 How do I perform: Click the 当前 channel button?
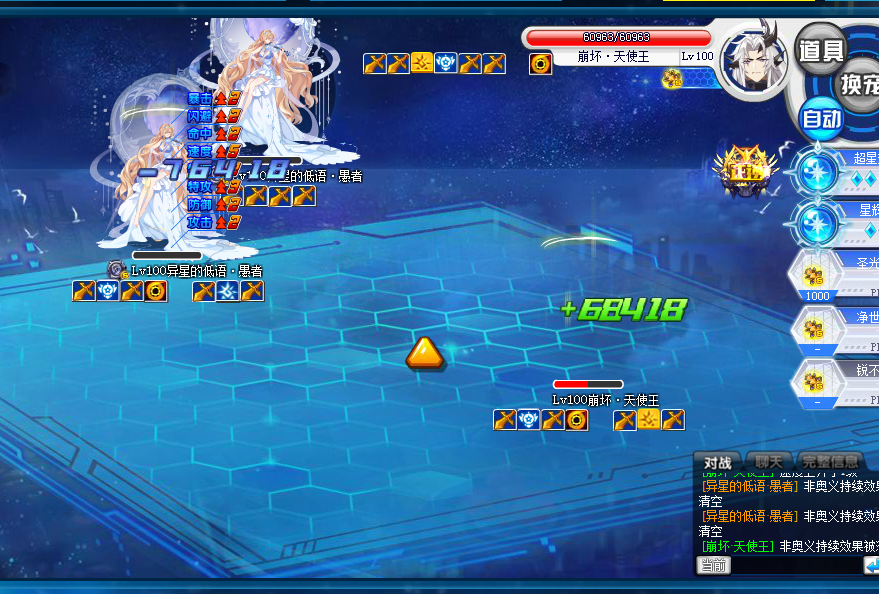pyautogui.click(x=713, y=566)
